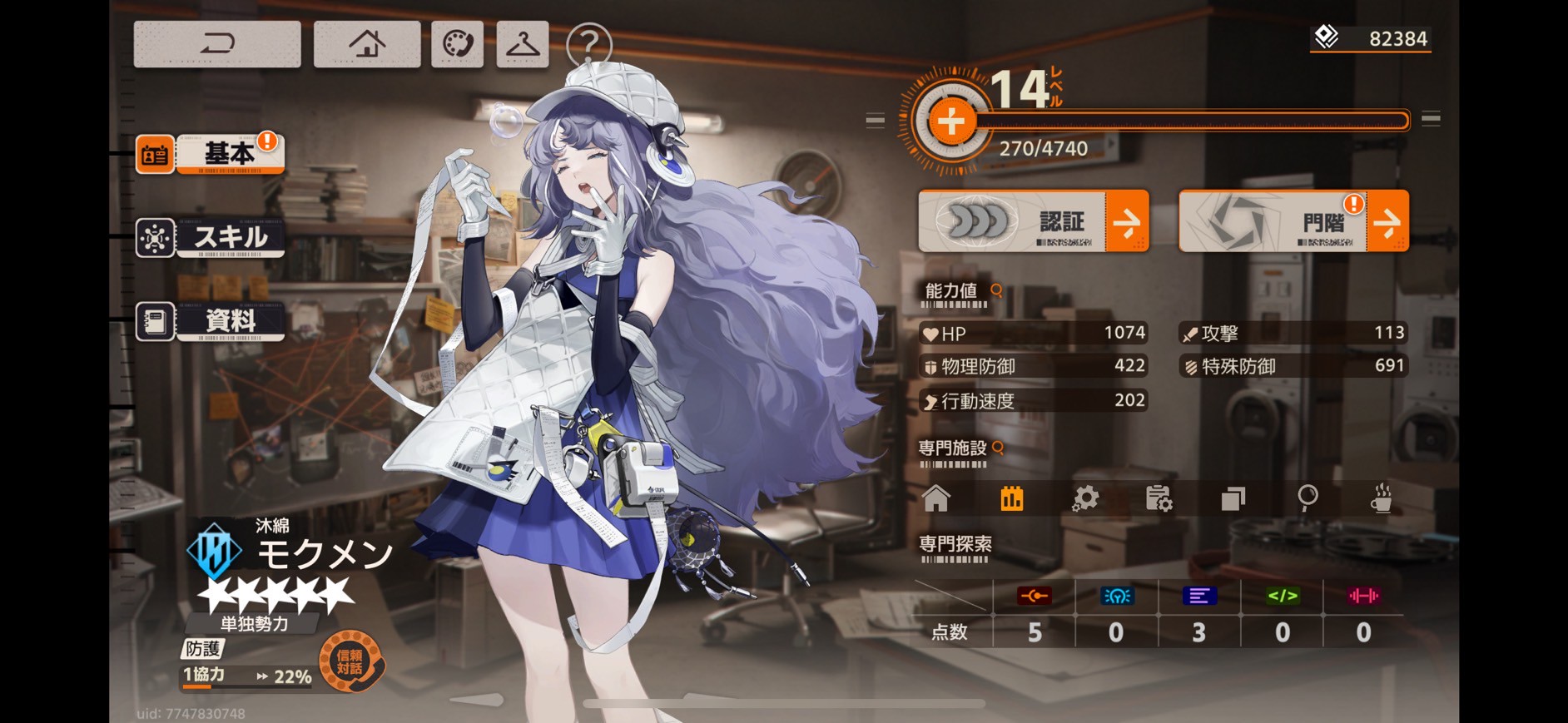Select the house facility icon
Screen dimensions: 1568x723
pos(936,498)
